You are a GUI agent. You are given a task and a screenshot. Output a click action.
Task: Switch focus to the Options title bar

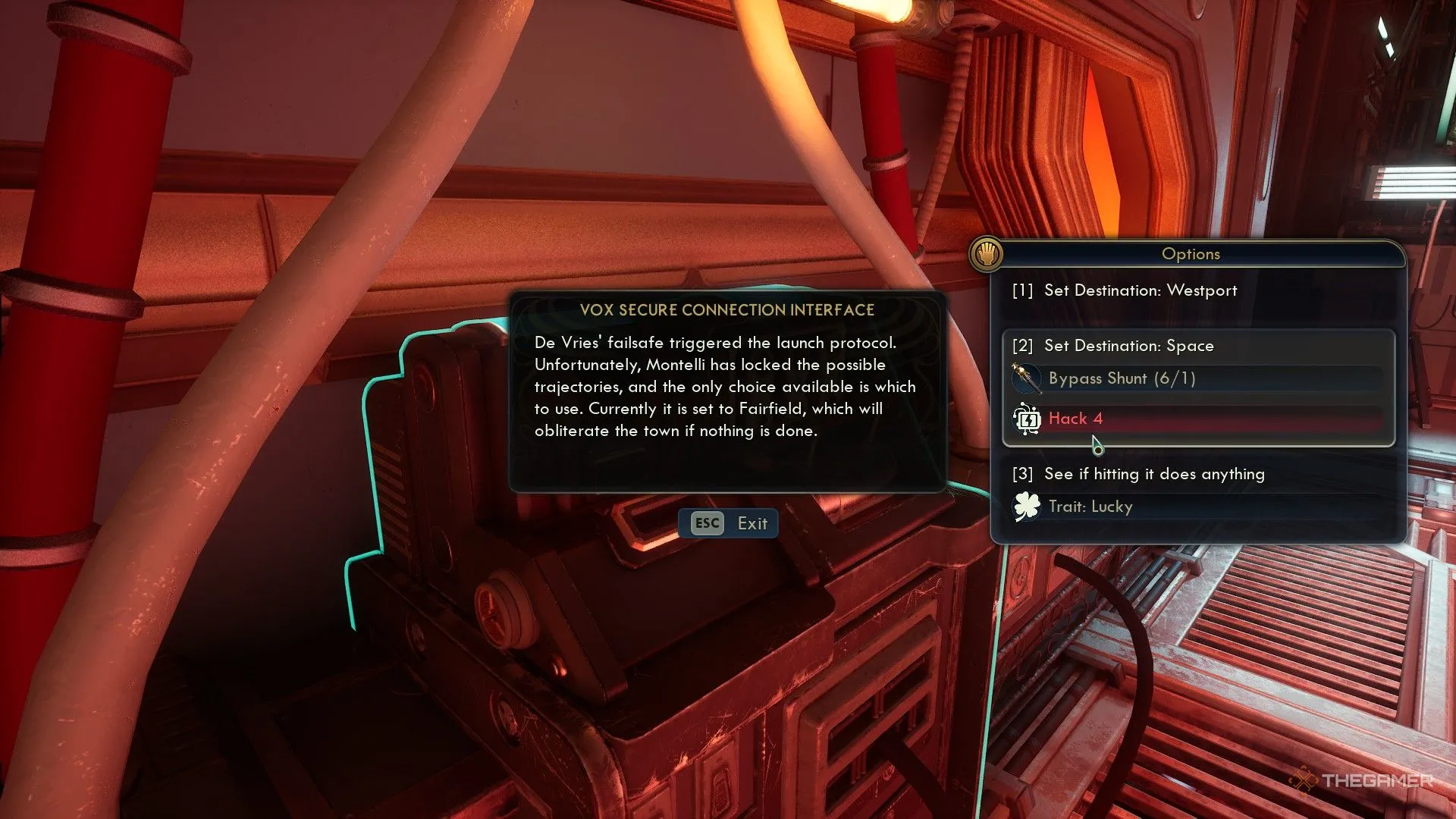[1191, 254]
